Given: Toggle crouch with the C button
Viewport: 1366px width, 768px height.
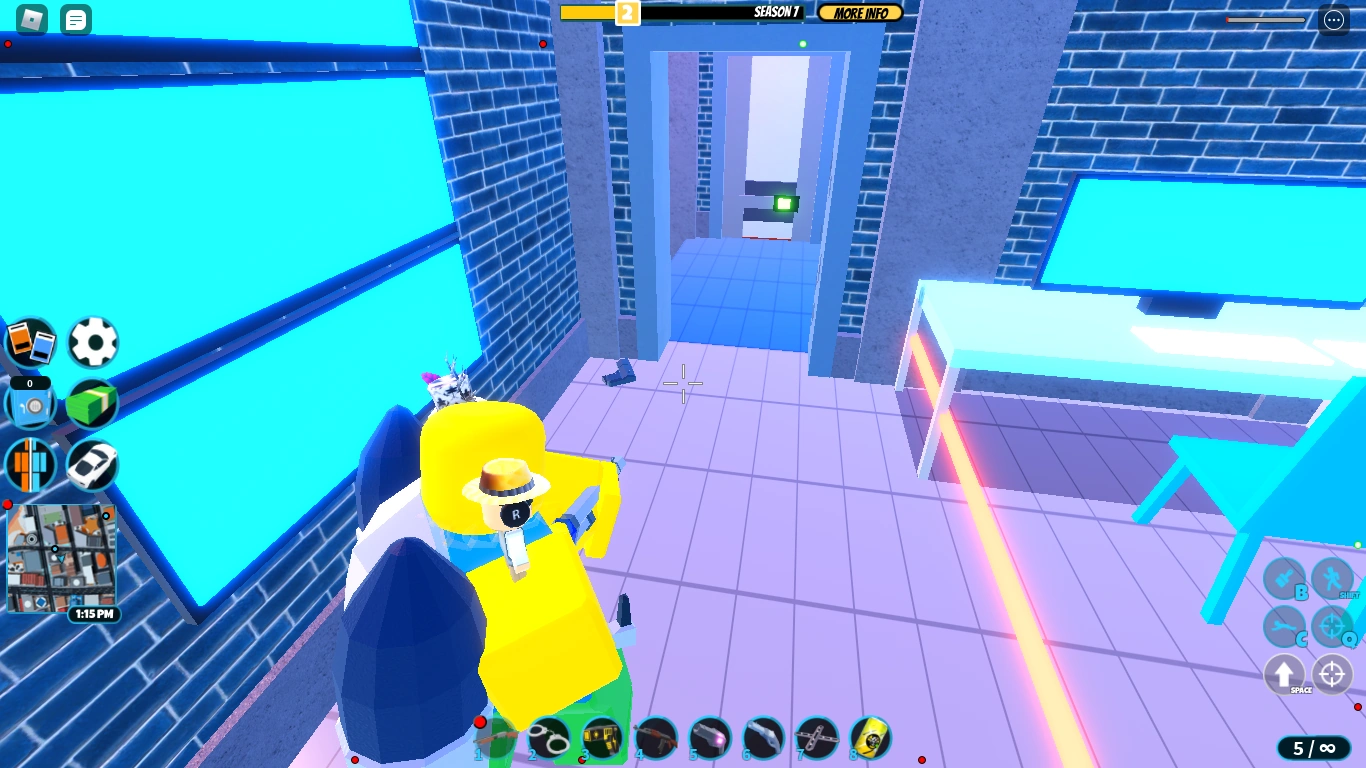Looking at the screenshot, I should [x=1283, y=627].
